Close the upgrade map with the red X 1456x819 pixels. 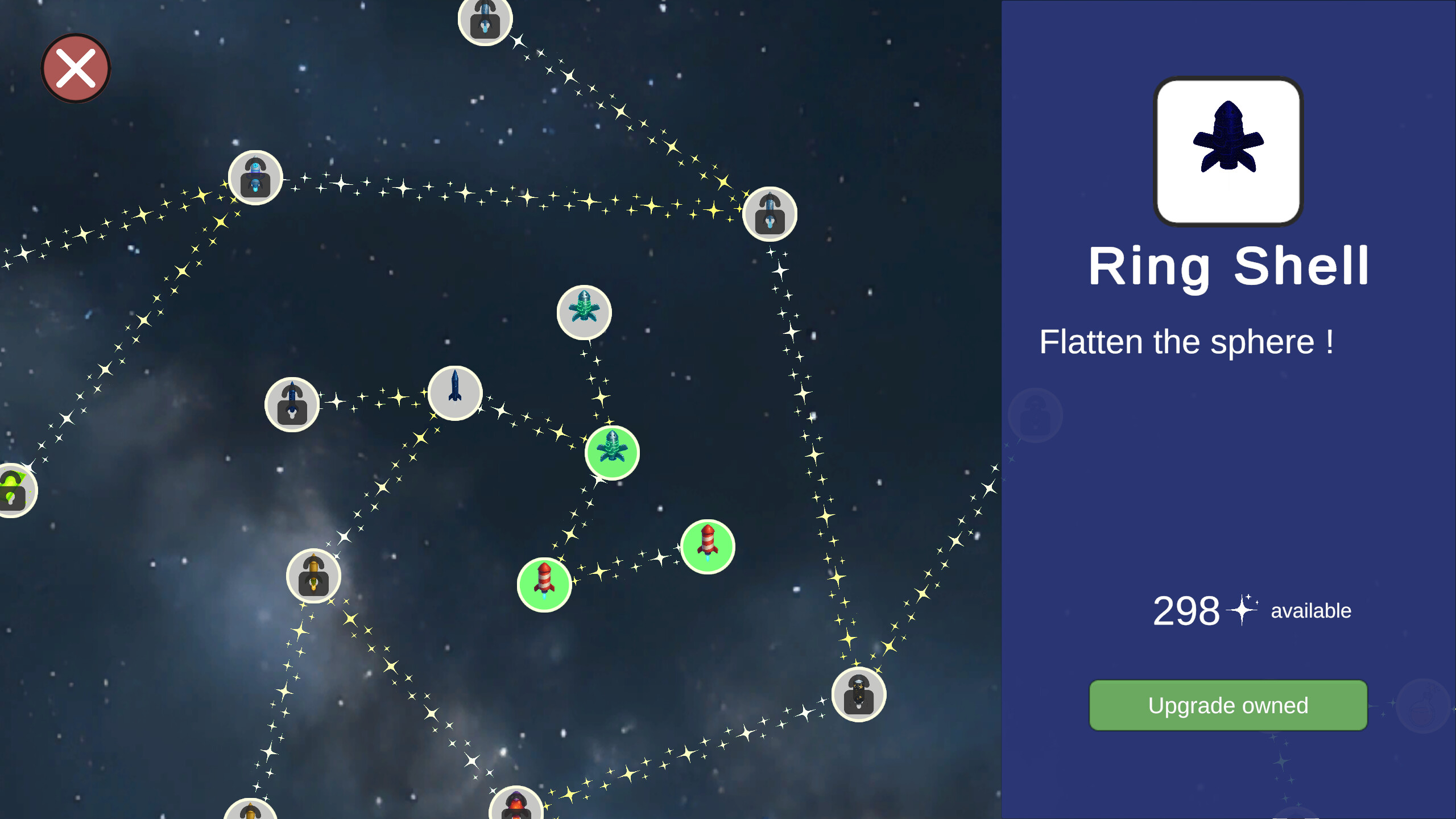click(75, 67)
